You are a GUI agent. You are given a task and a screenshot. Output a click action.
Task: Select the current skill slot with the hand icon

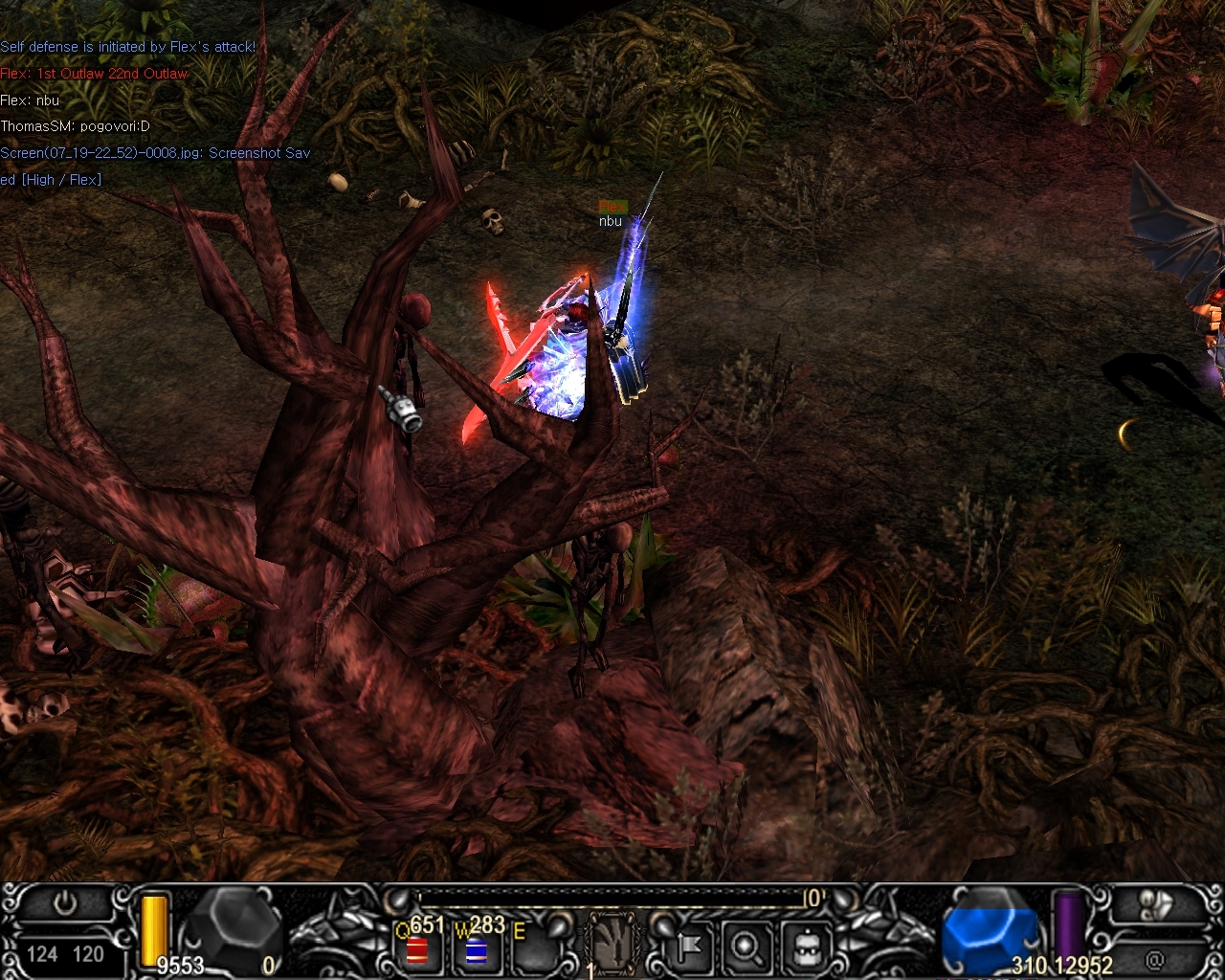tap(611, 945)
